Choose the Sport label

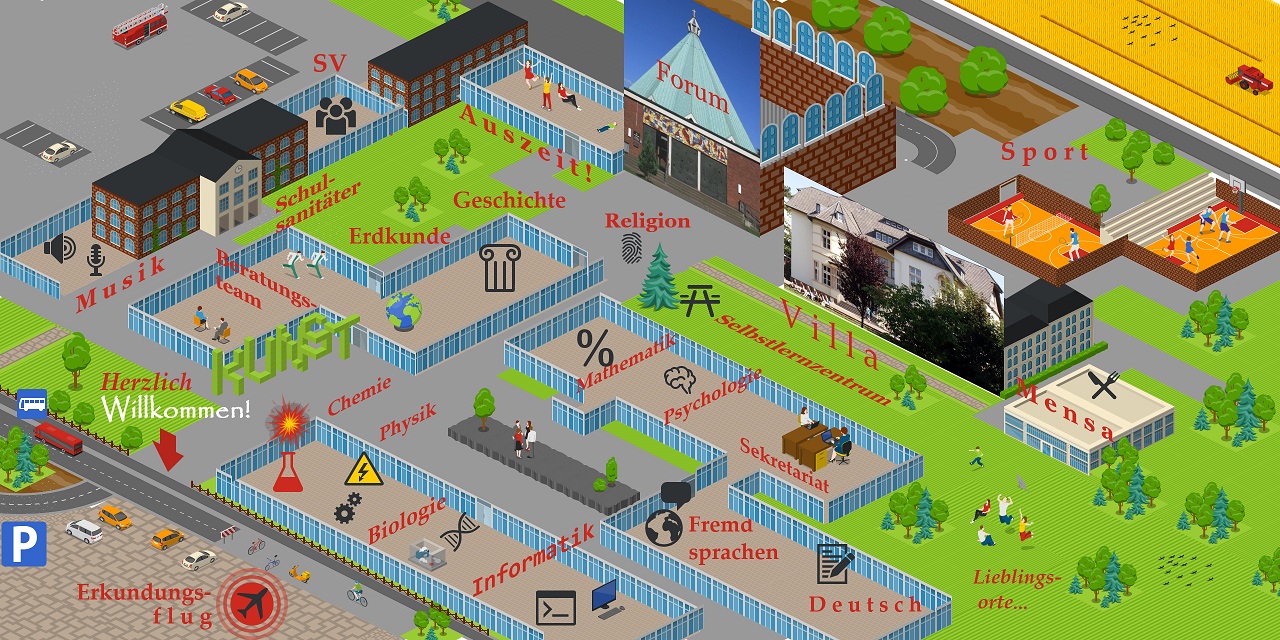(1045, 153)
